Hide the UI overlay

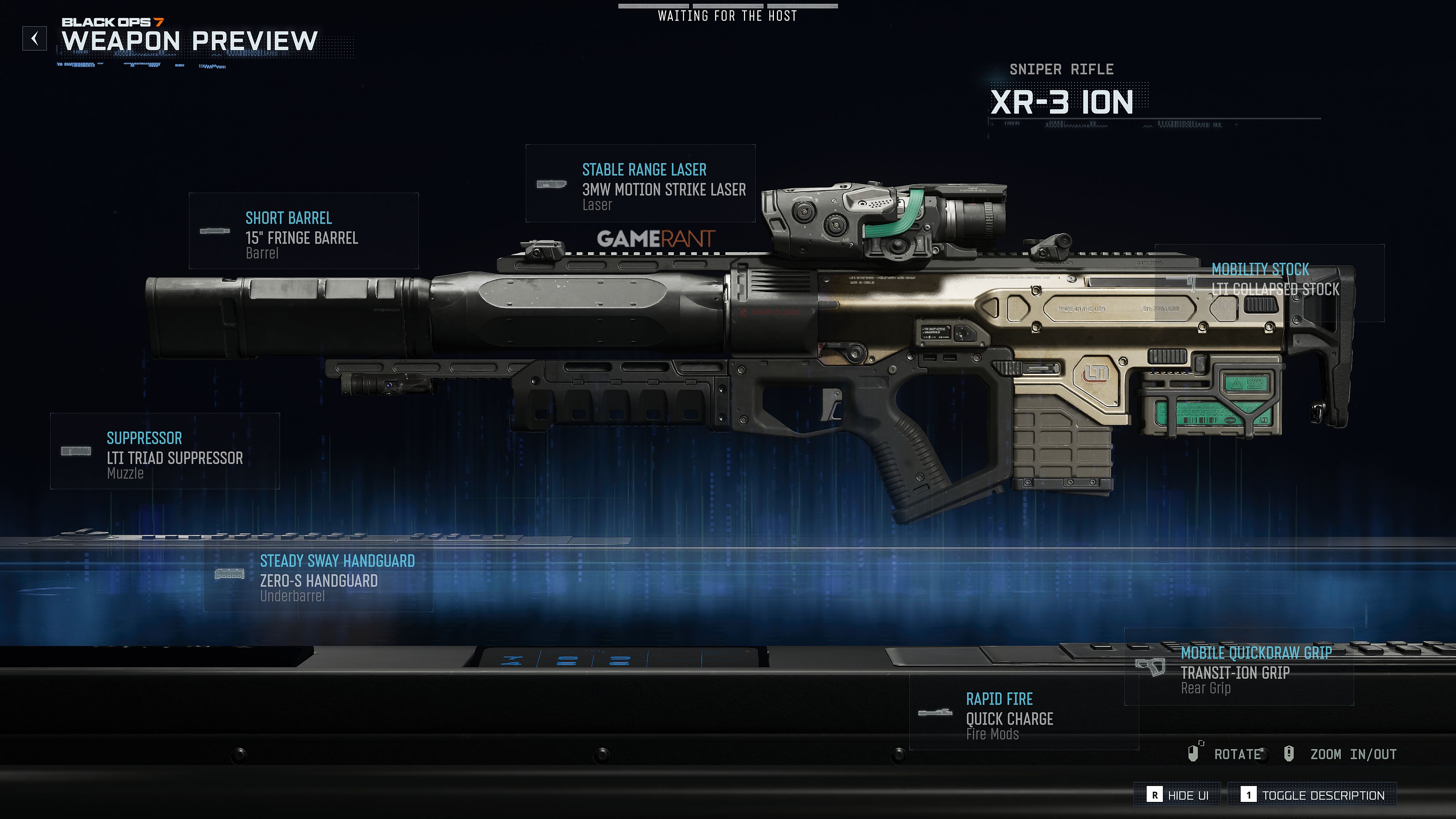(1178, 795)
